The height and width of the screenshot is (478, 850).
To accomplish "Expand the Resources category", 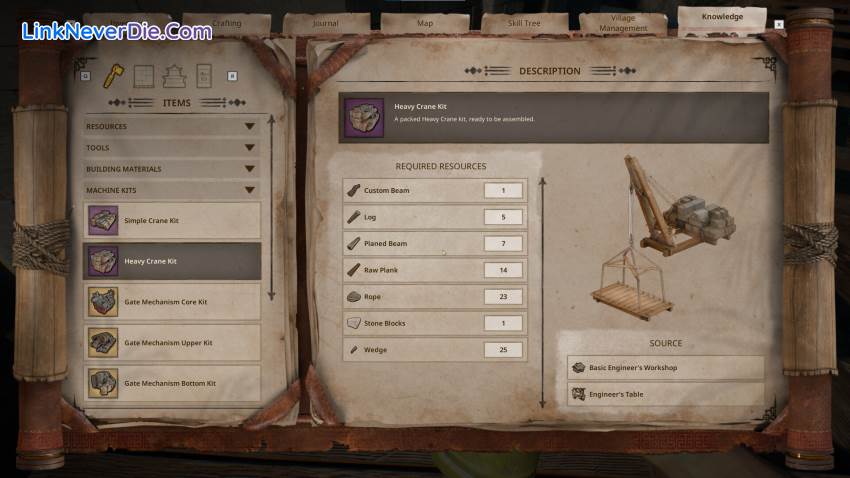I will tap(172, 127).
